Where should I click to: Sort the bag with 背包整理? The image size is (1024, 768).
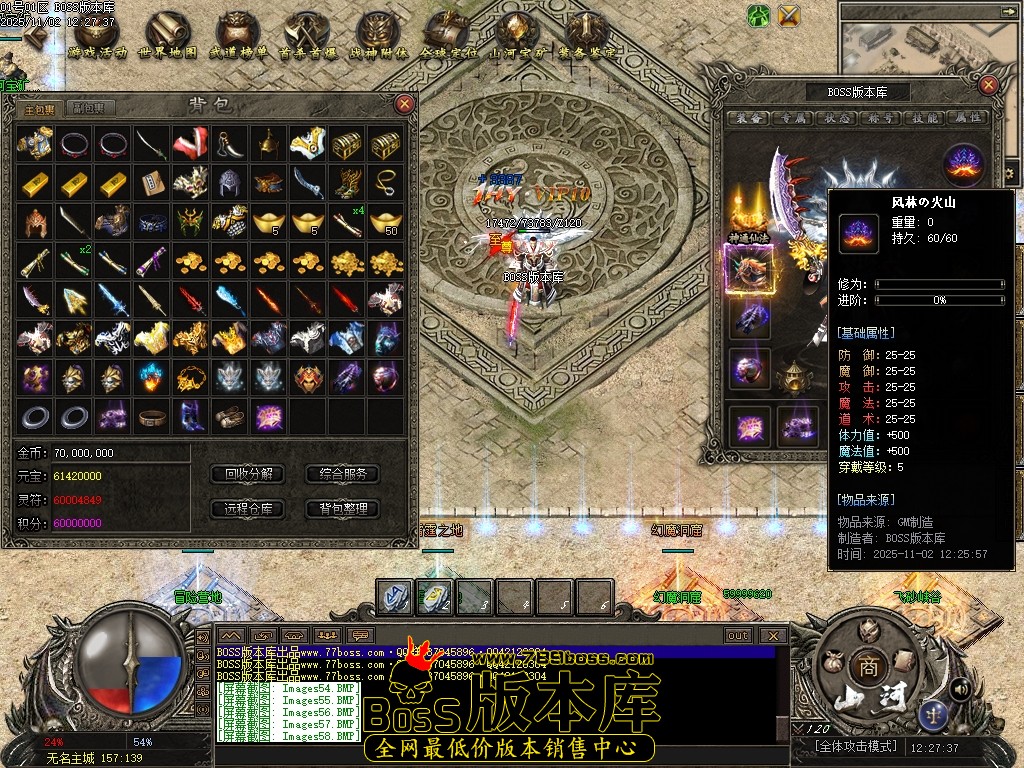coord(342,508)
